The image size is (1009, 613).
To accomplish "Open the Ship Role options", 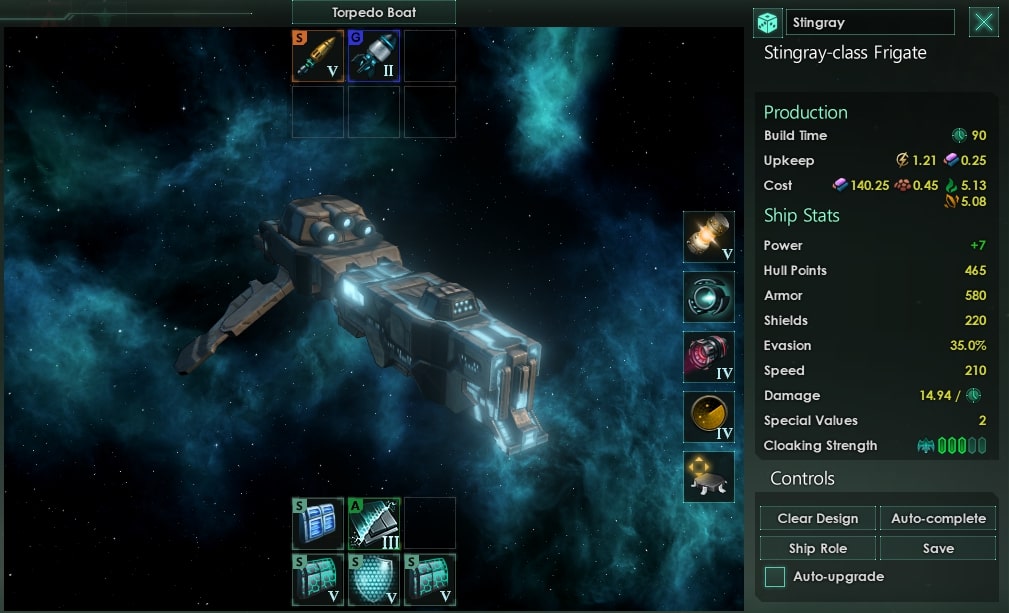I will tap(818, 548).
